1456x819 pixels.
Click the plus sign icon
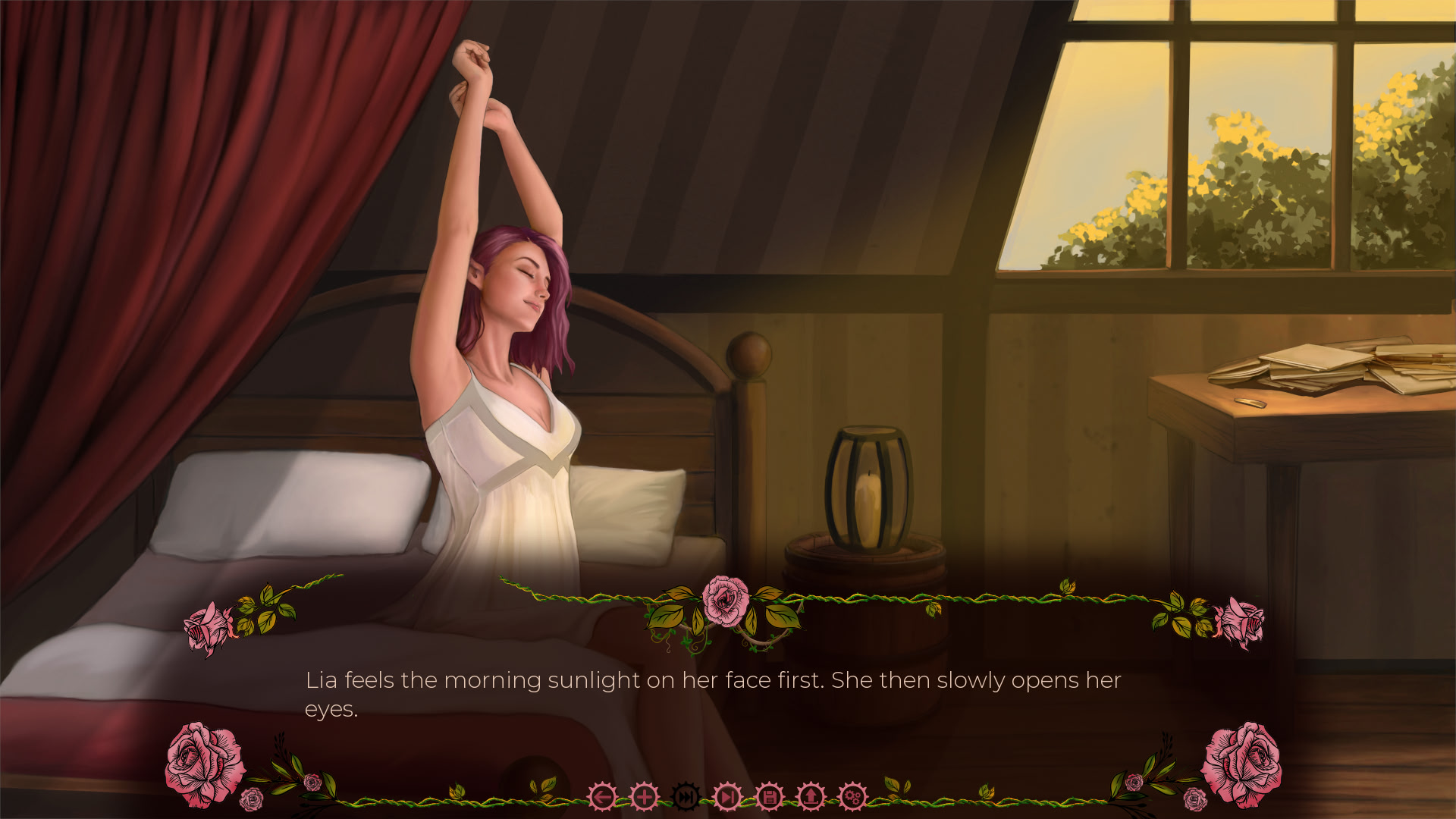coord(645,797)
